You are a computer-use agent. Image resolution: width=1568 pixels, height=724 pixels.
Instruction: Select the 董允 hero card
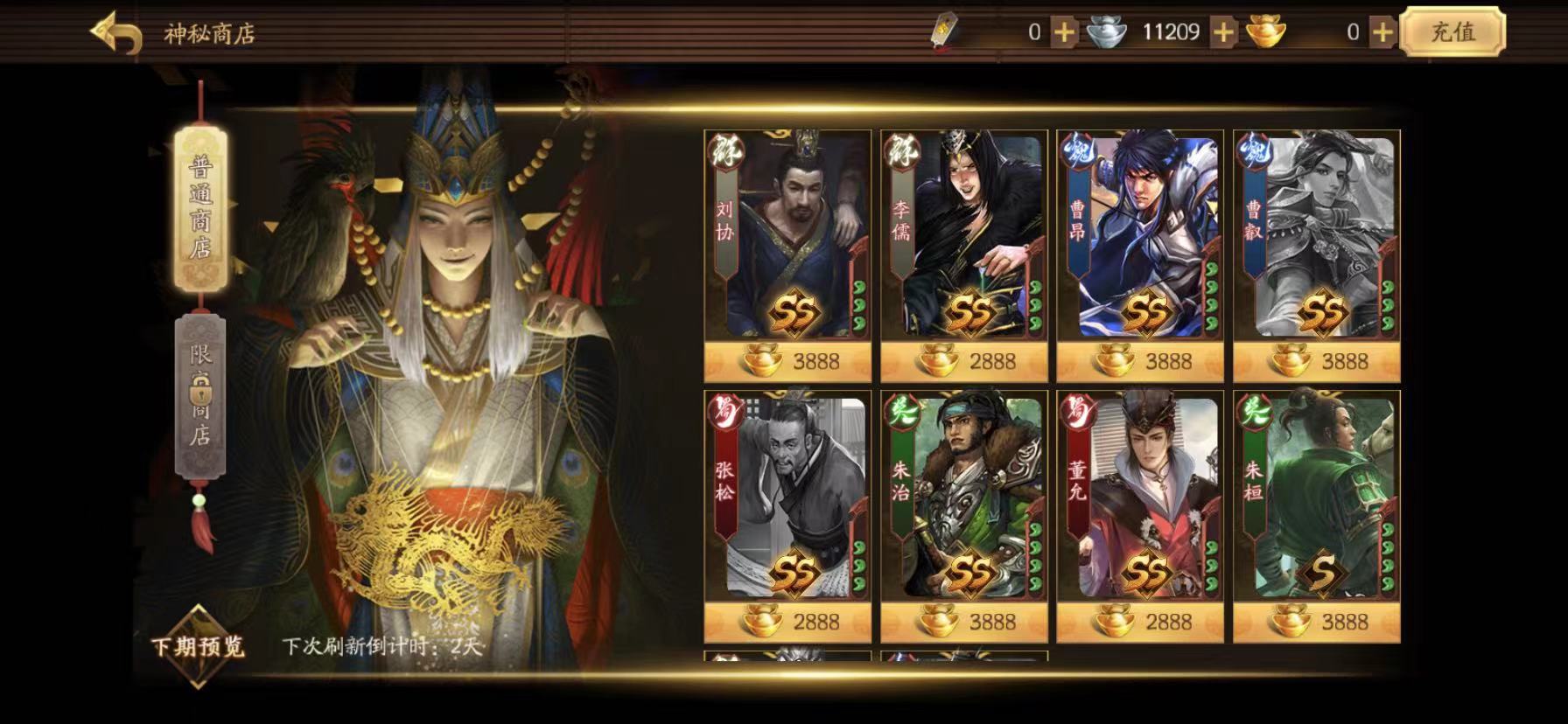1140,497
